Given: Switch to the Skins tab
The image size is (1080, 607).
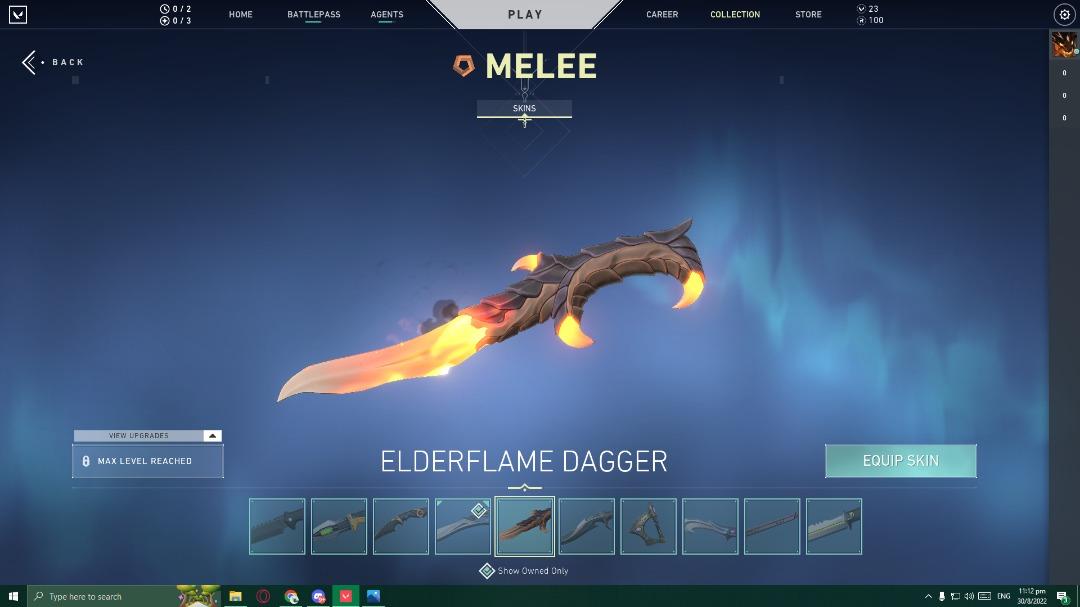Looking at the screenshot, I should pos(524,109).
